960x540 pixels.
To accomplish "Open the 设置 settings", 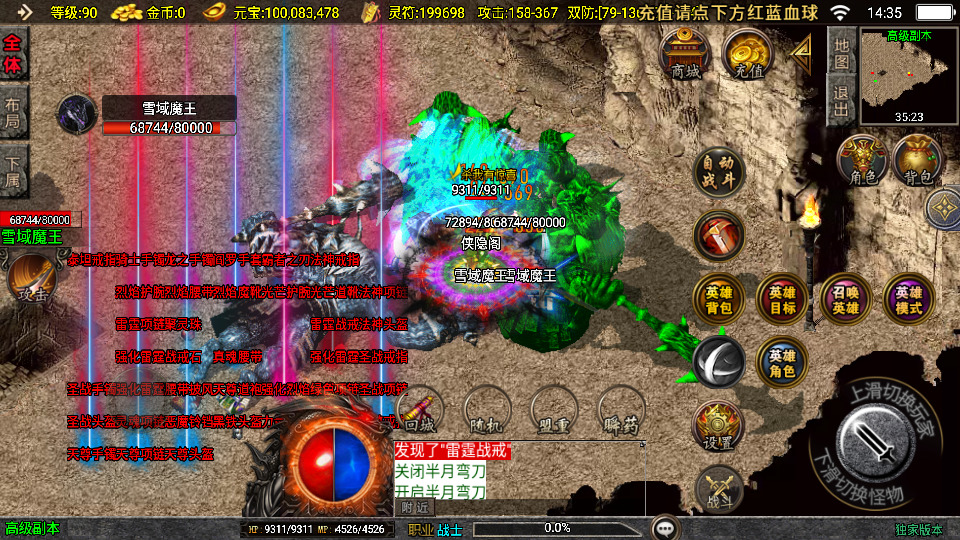I will click(x=718, y=426).
